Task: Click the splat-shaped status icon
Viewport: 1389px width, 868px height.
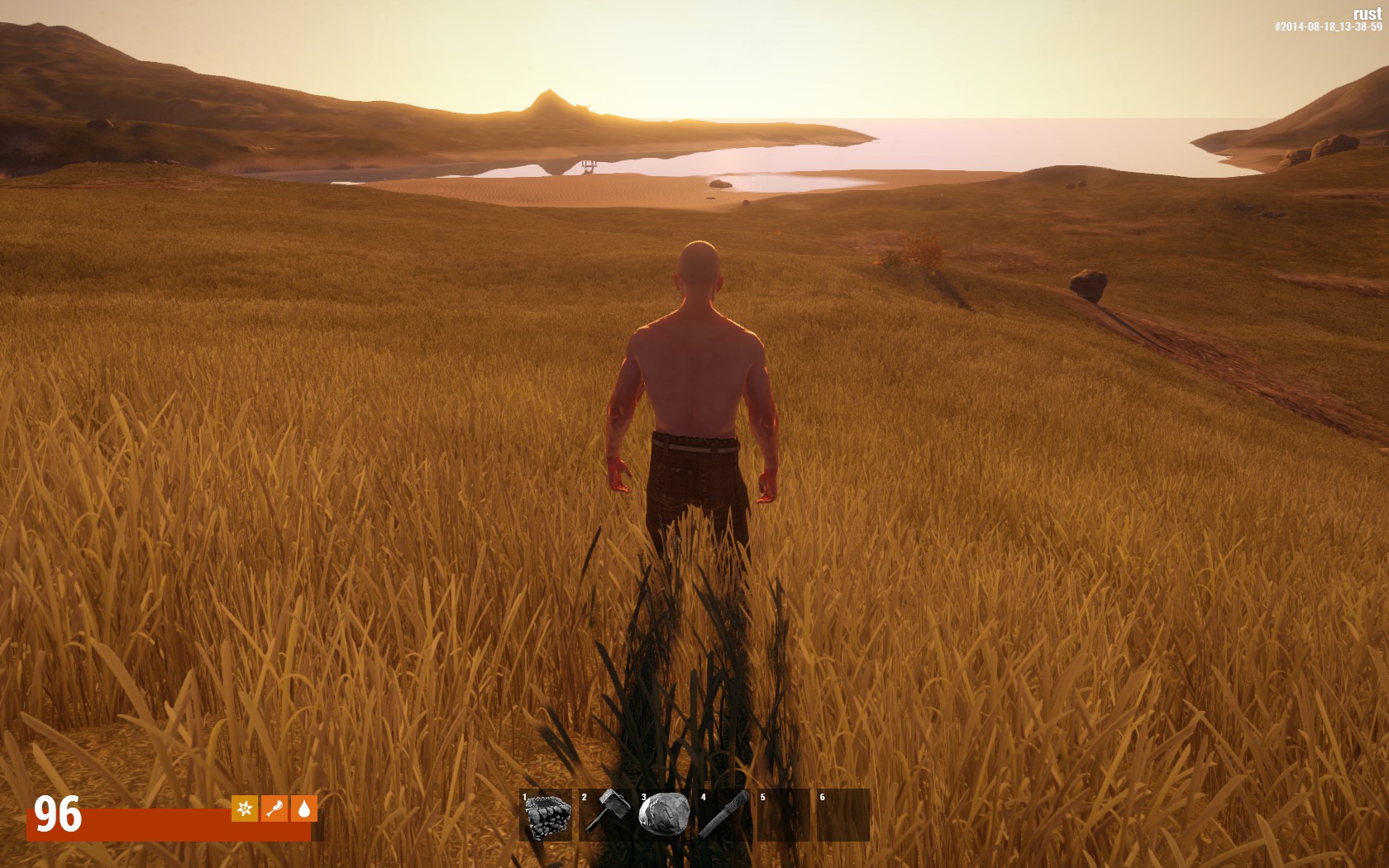Action: (245, 808)
